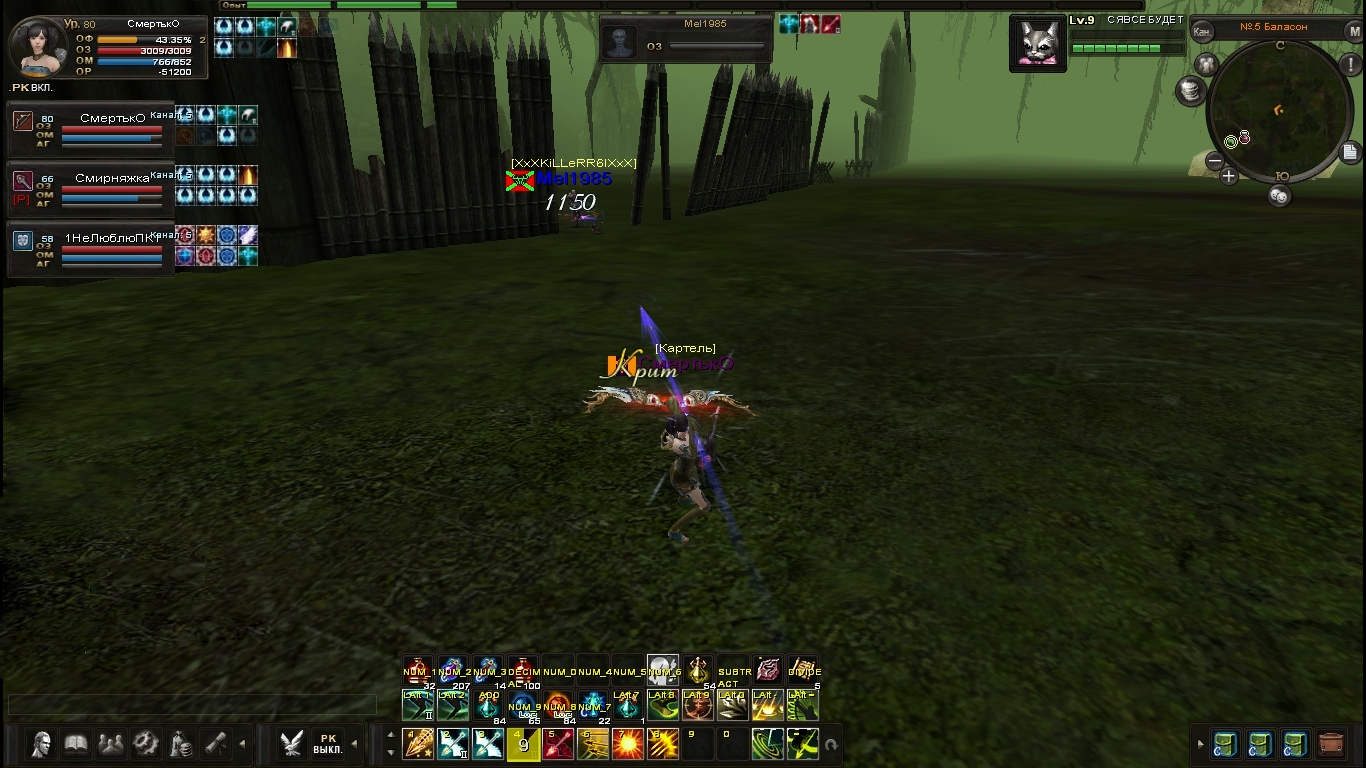Viewport: 1366px width, 768px height.
Task: Open the skill book menu icon
Action: pyautogui.click(x=77, y=744)
